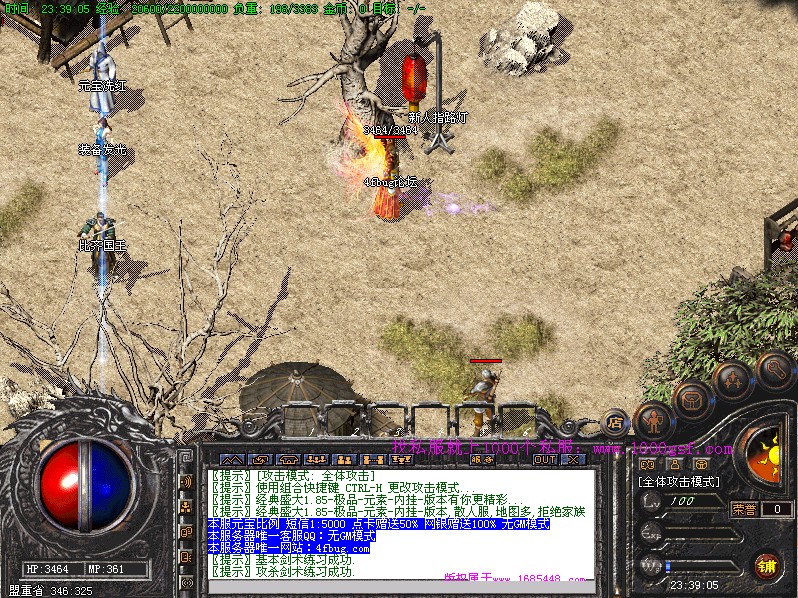Toggle the sound wave icon beside the chat

(x=186, y=482)
